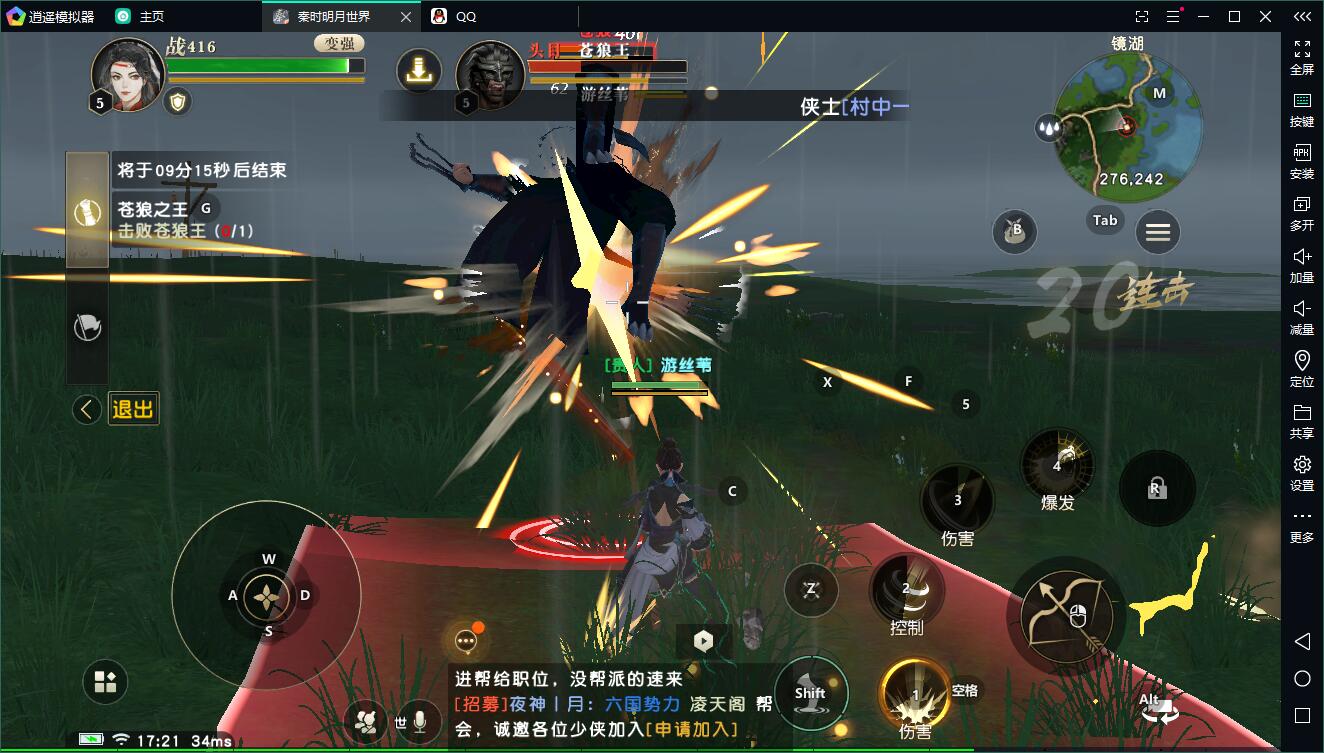Image resolution: width=1324 pixels, height=753 pixels.
Task: Trigger the Shift dodge button
Action: coord(810,693)
